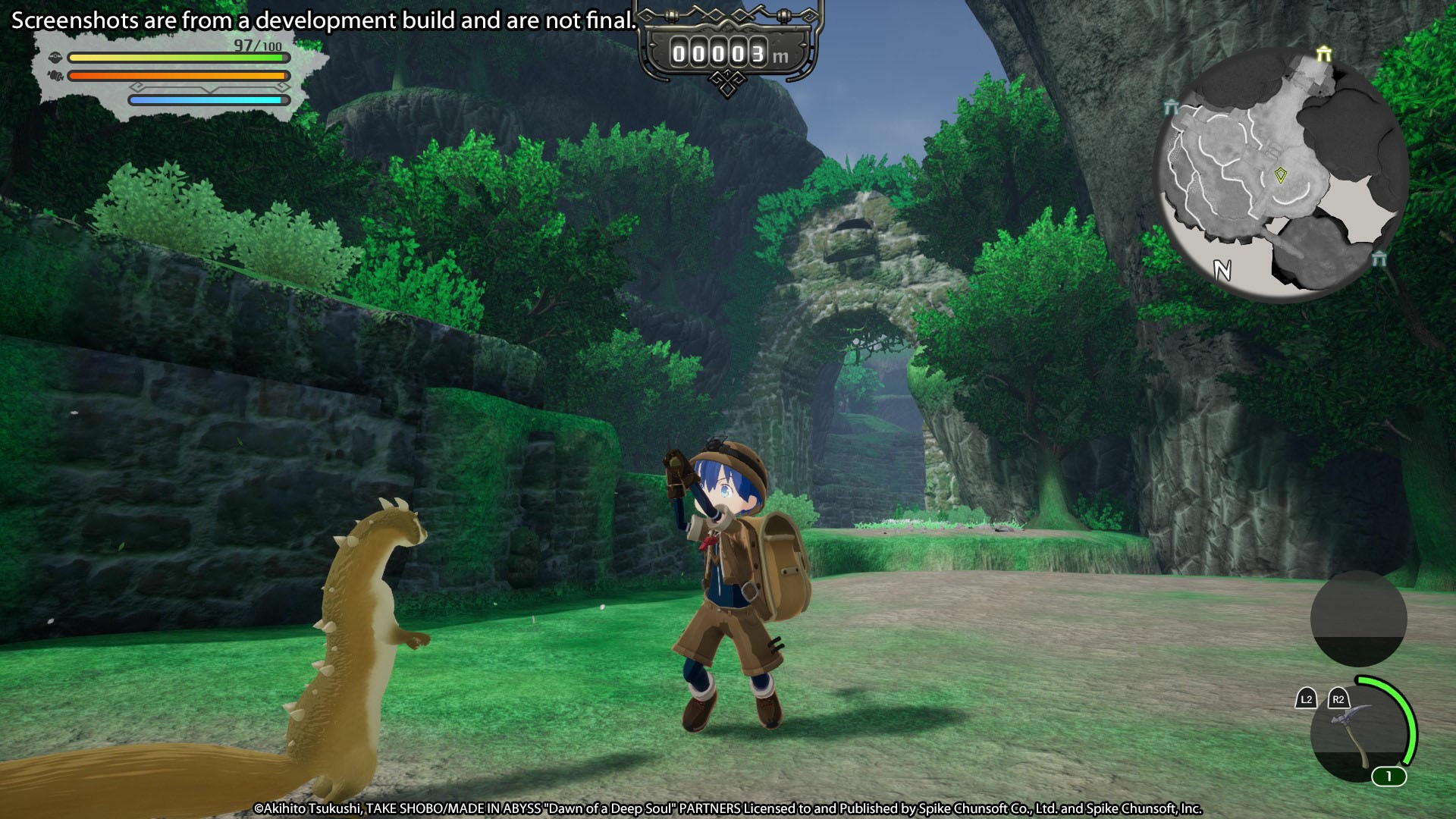
Task: Choose the empty round slot above the pickaxe
Action: (x=1358, y=618)
